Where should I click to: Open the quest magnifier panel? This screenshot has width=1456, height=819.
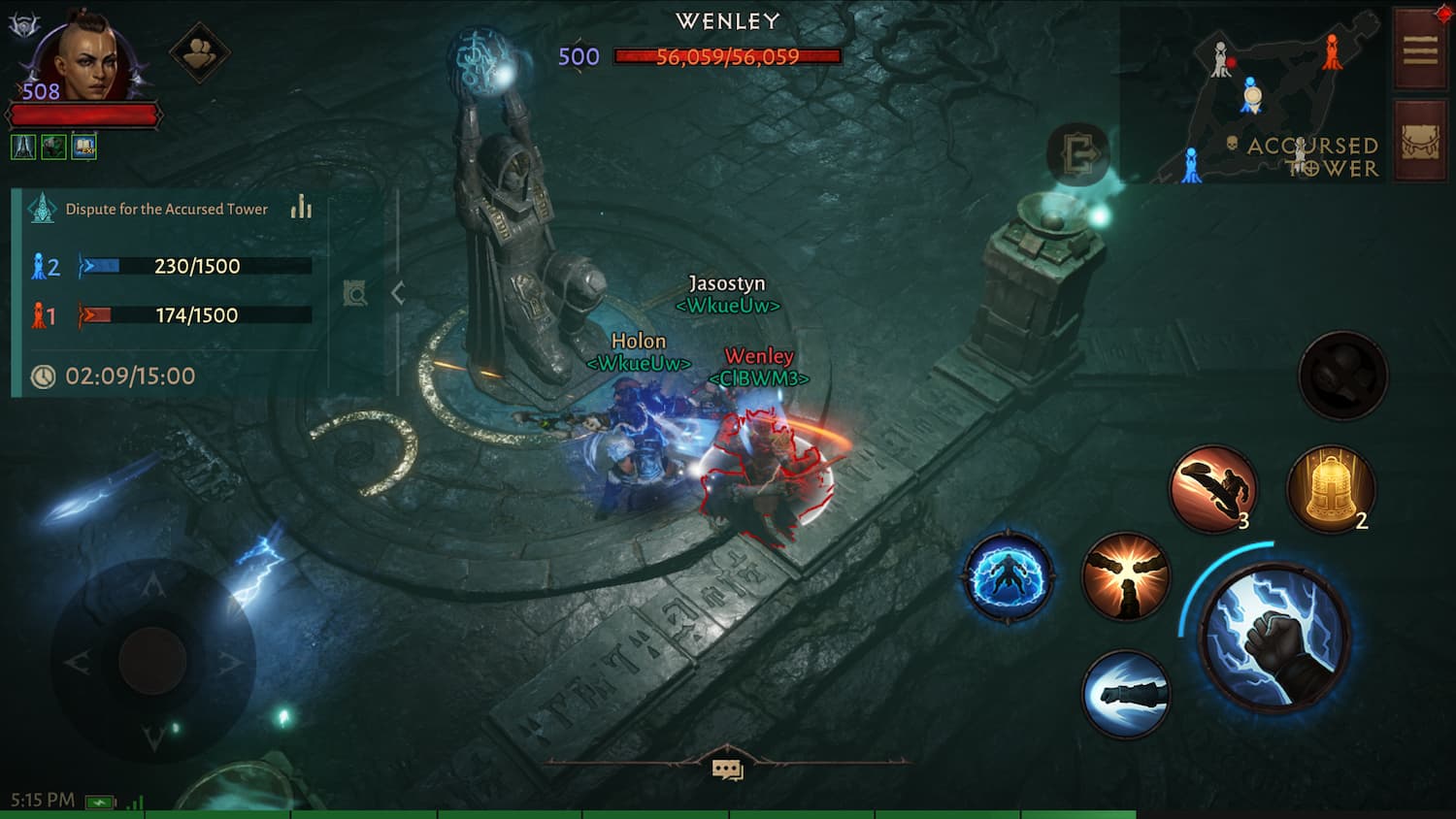(x=356, y=293)
